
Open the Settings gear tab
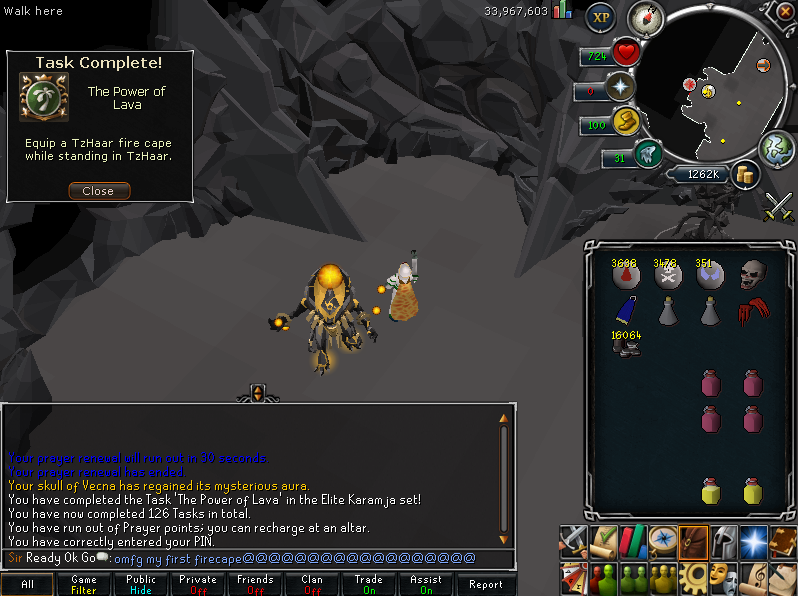coord(692,577)
